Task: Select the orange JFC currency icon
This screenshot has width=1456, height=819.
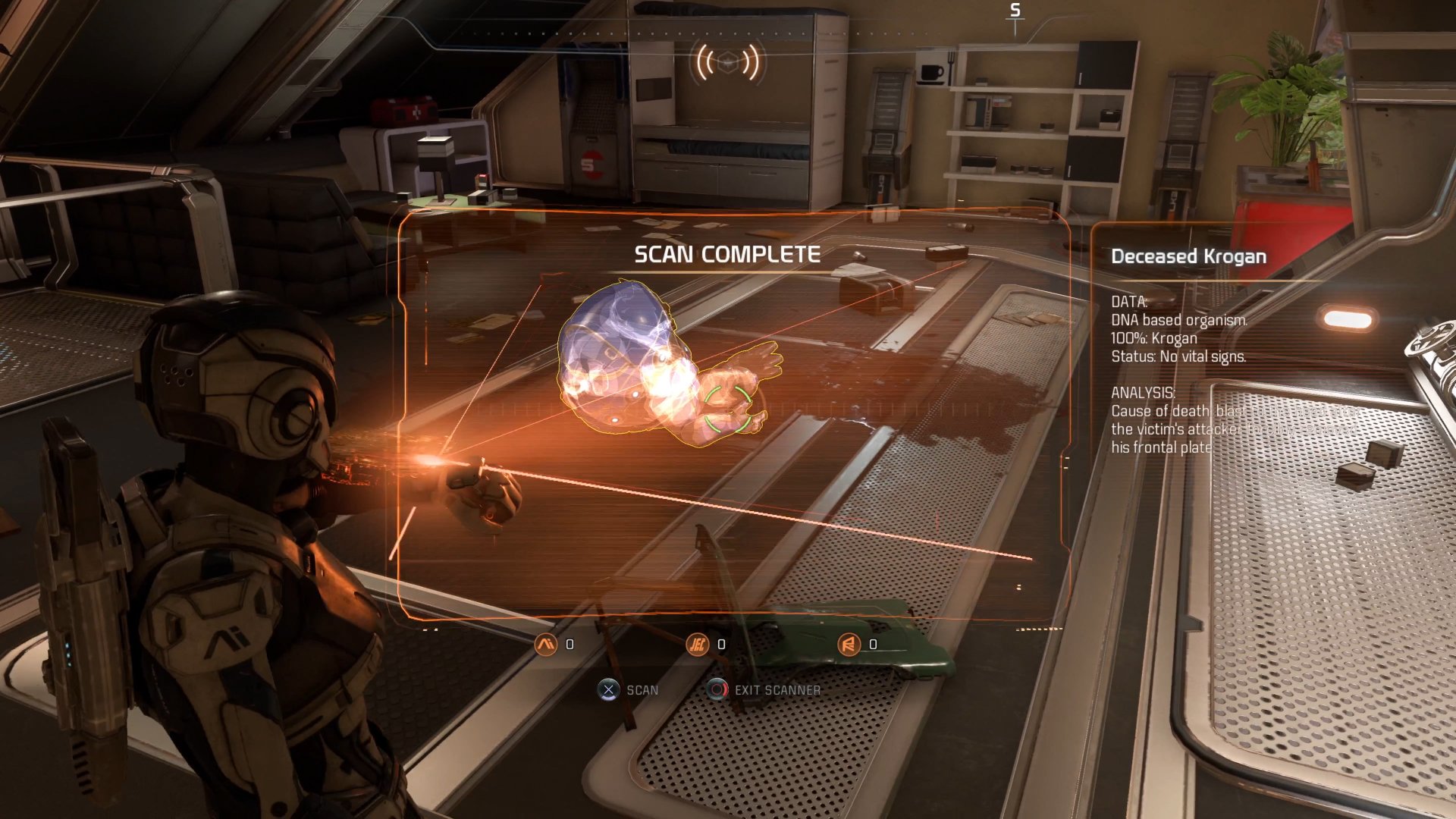Action: [698, 644]
